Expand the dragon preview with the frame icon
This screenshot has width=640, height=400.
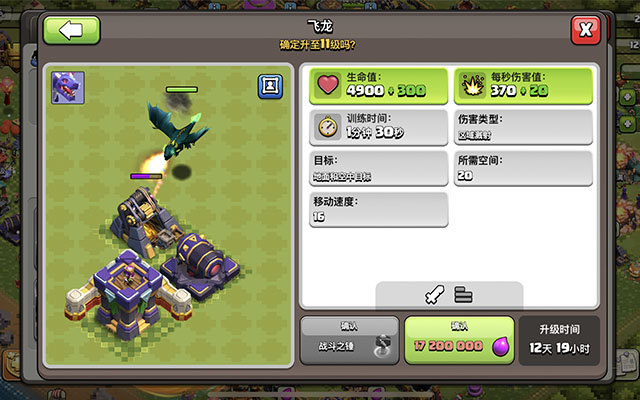[270, 86]
